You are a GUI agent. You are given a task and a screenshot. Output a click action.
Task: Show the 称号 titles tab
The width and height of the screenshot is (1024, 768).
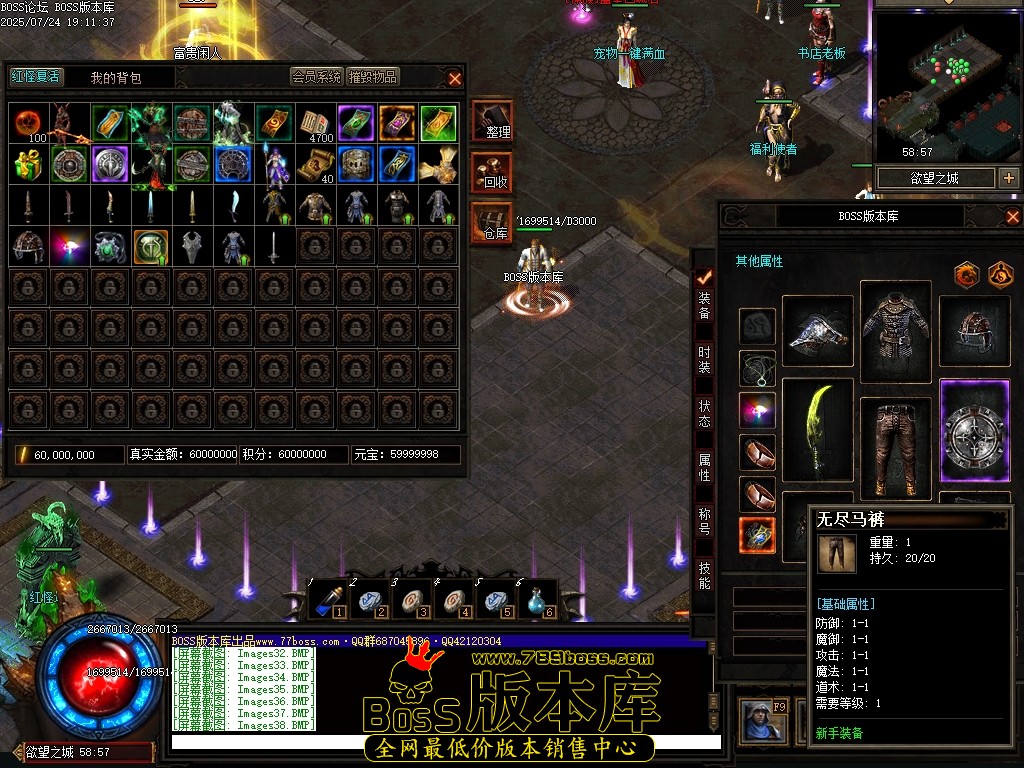pyautogui.click(x=705, y=521)
